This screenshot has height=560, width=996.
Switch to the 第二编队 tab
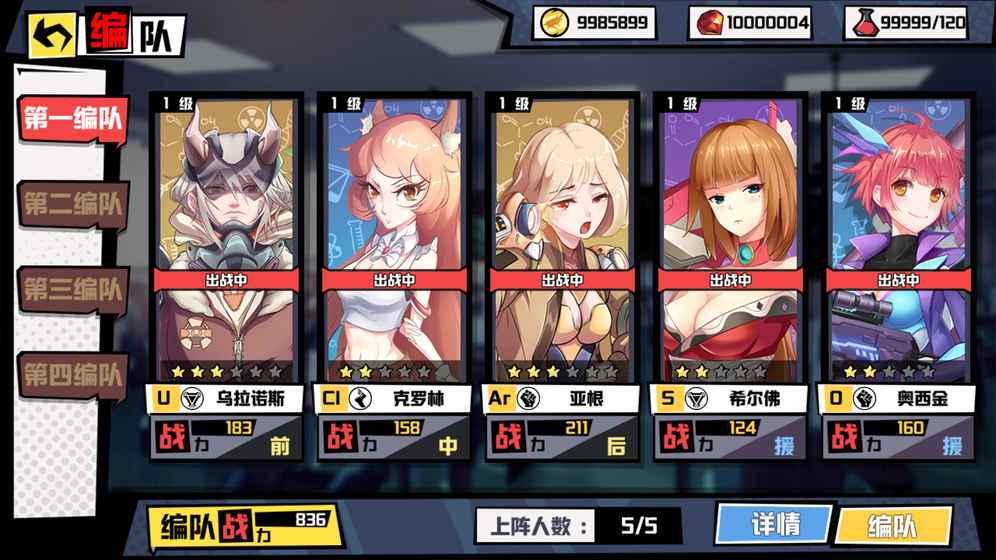(73, 204)
